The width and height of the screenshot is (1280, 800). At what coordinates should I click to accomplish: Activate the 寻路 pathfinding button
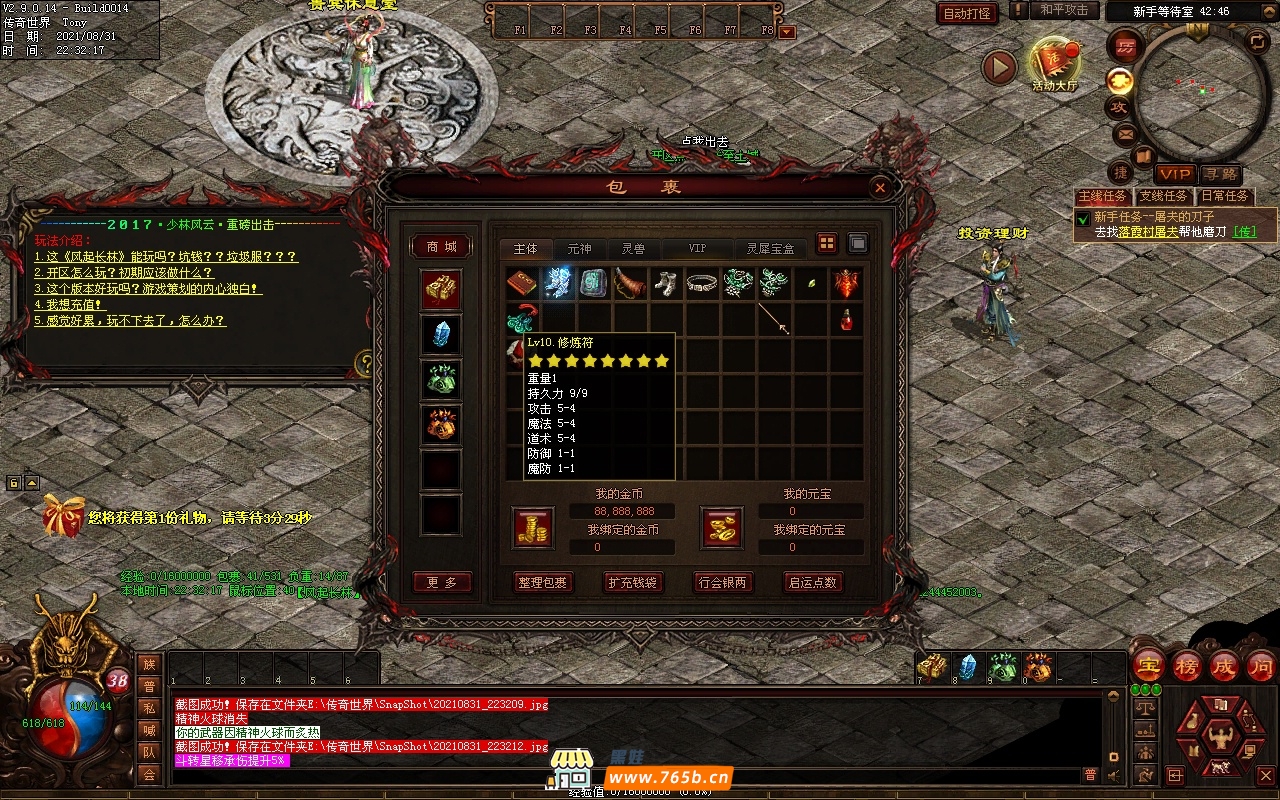[1219, 174]
